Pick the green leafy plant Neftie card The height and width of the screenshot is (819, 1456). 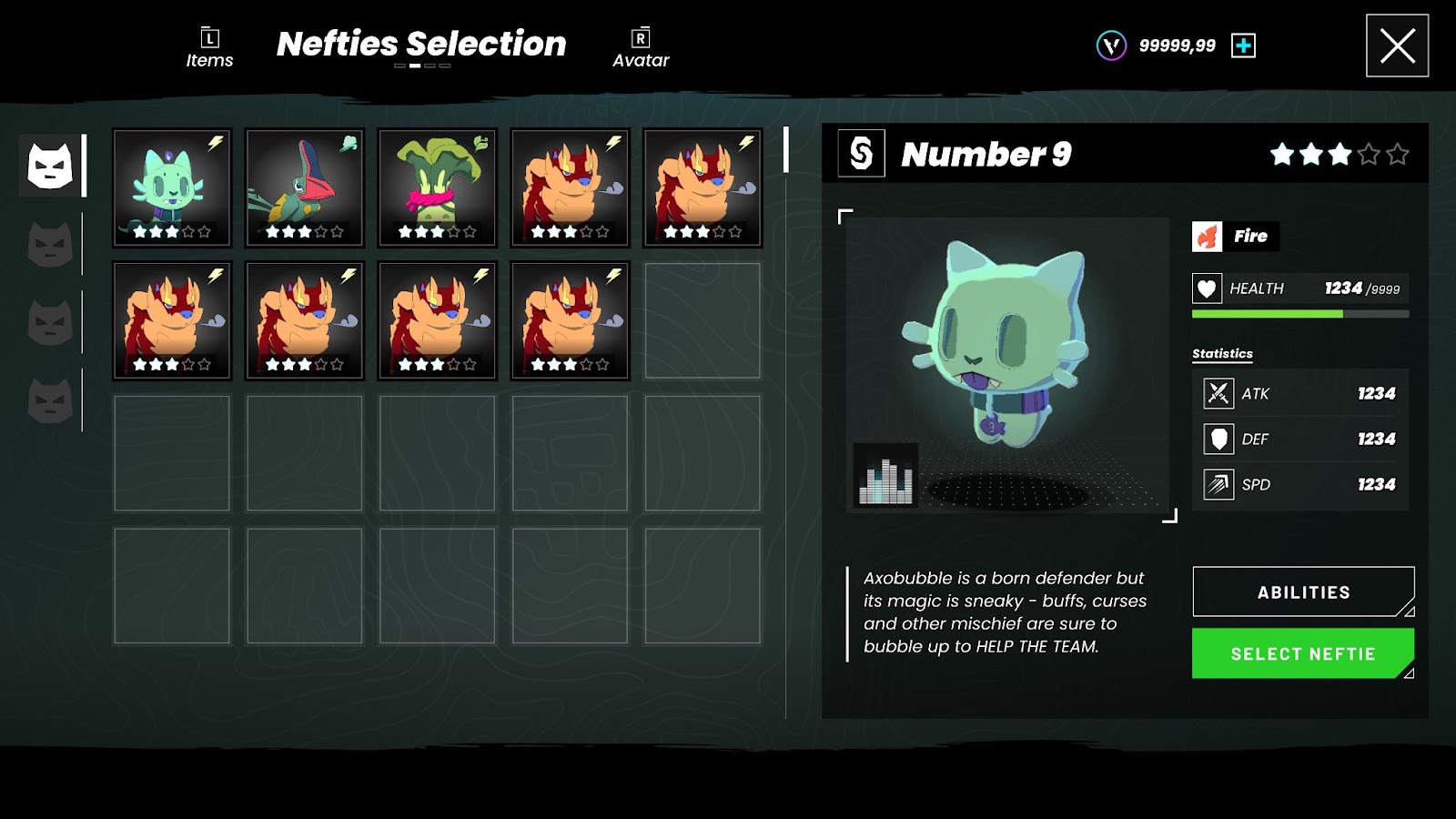438,187
